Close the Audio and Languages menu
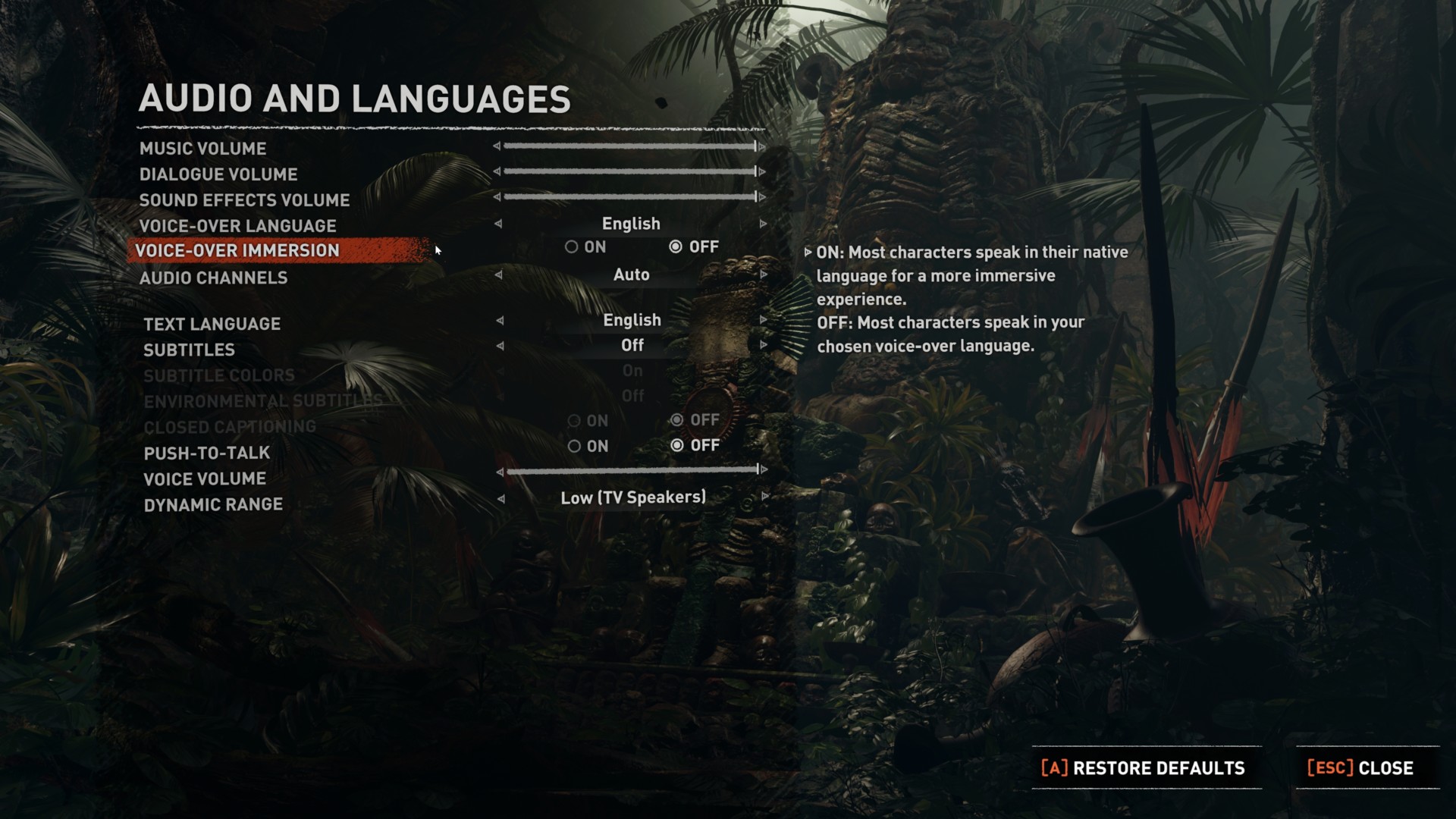The image size is (1456, 819). pyautogui.click(x=1361, y=768)
